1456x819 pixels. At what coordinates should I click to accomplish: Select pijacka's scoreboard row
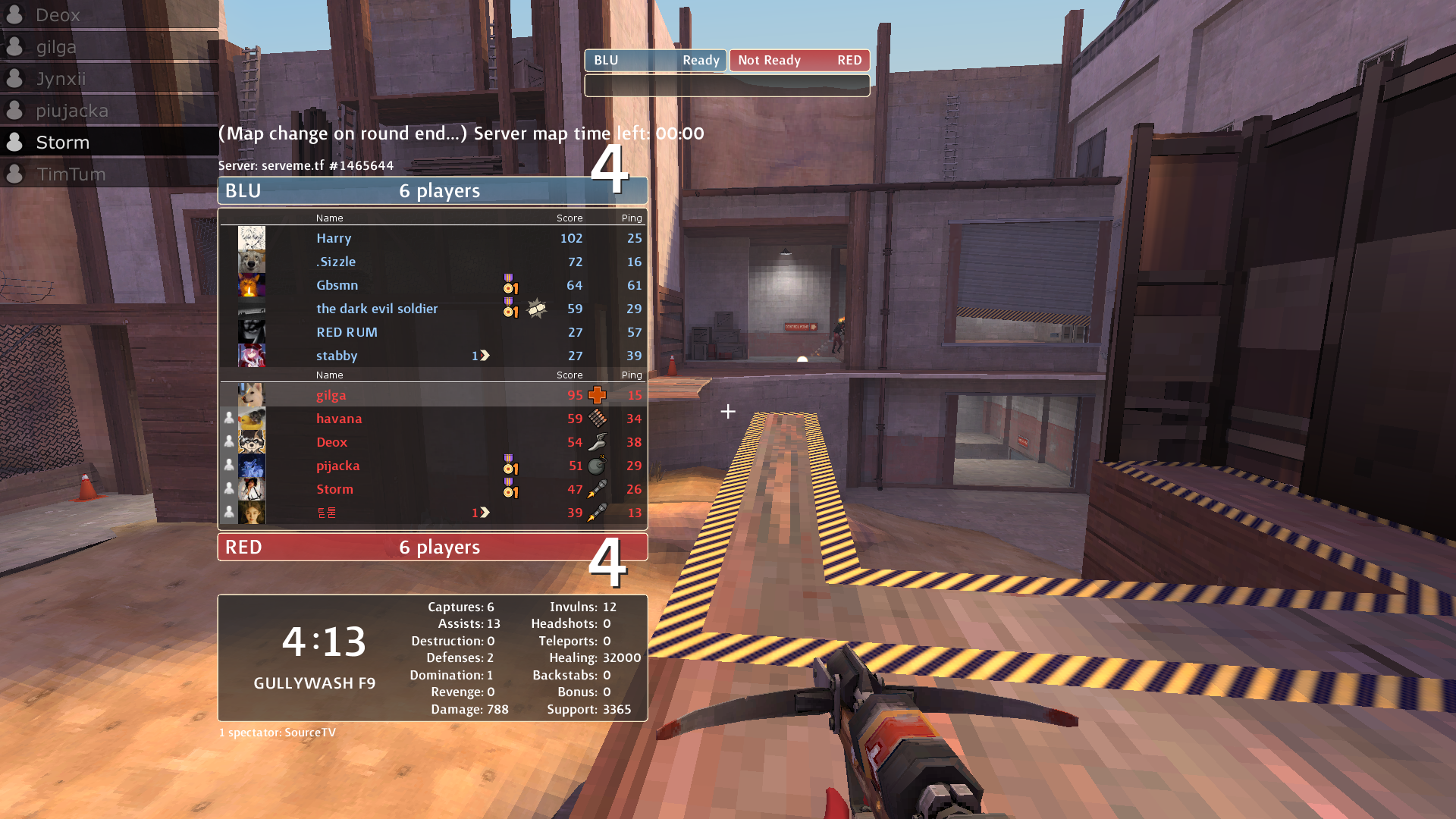(x=432, y=466)
